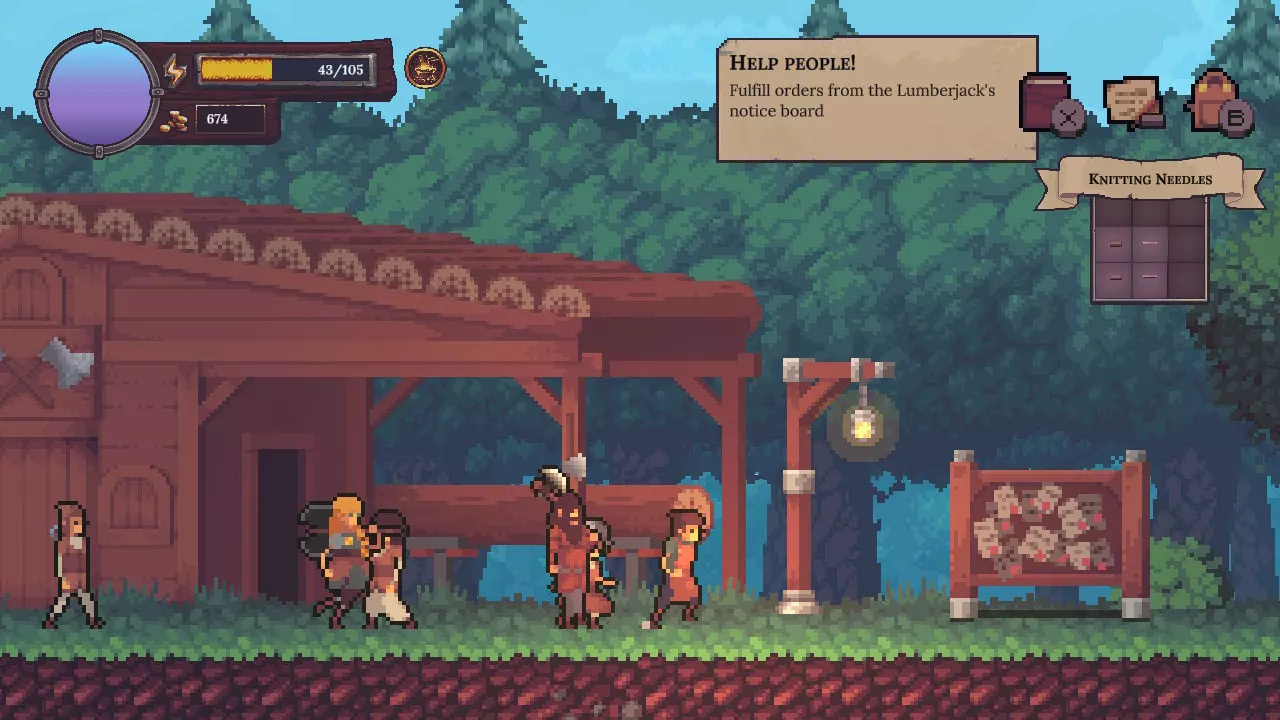Click the round golden buff icon
The width and height of the screenshot is (1280, 720).
[x=425, y=68]
